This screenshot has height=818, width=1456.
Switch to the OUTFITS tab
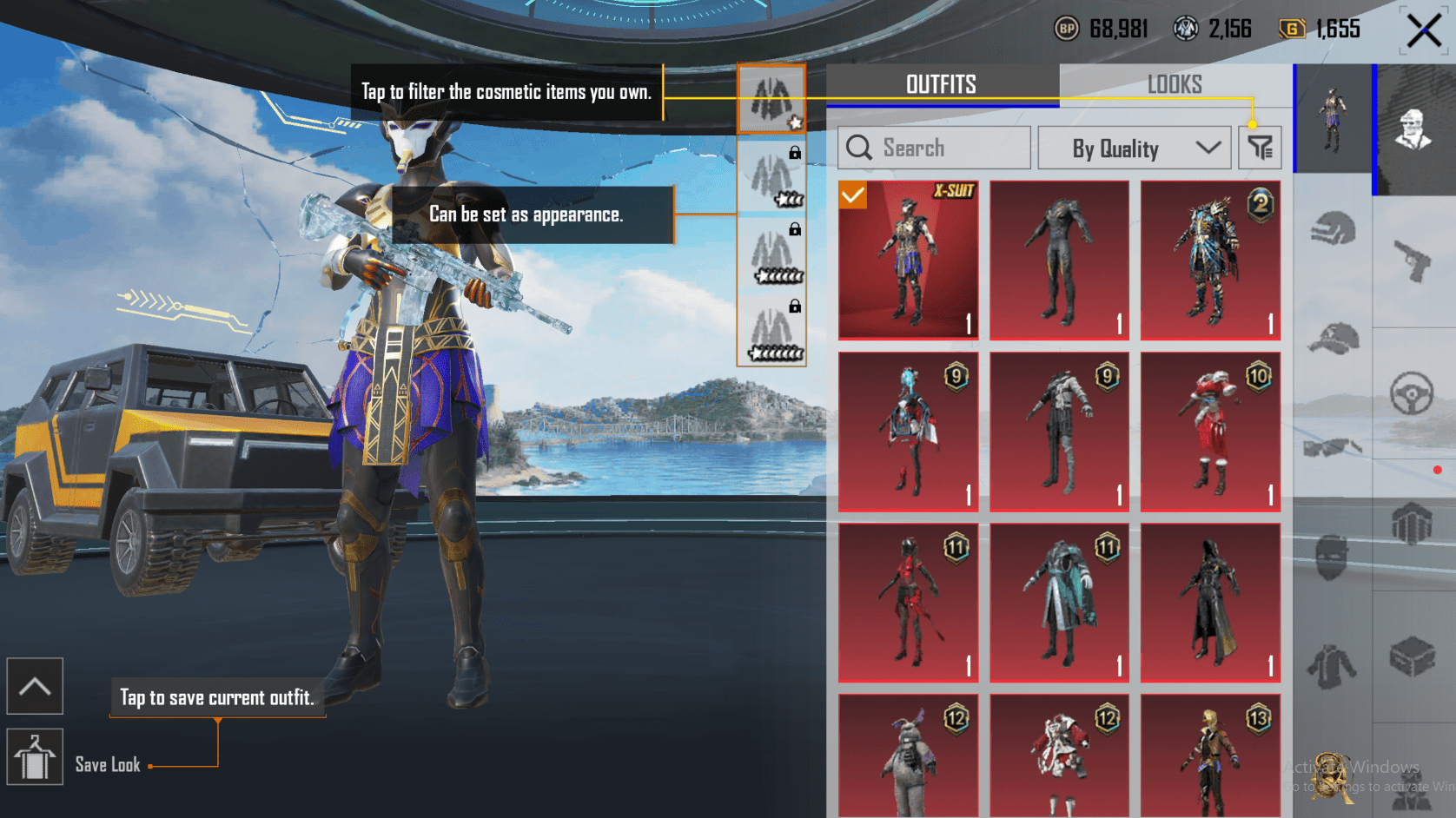pyautogui.click(x=941, y=84)
